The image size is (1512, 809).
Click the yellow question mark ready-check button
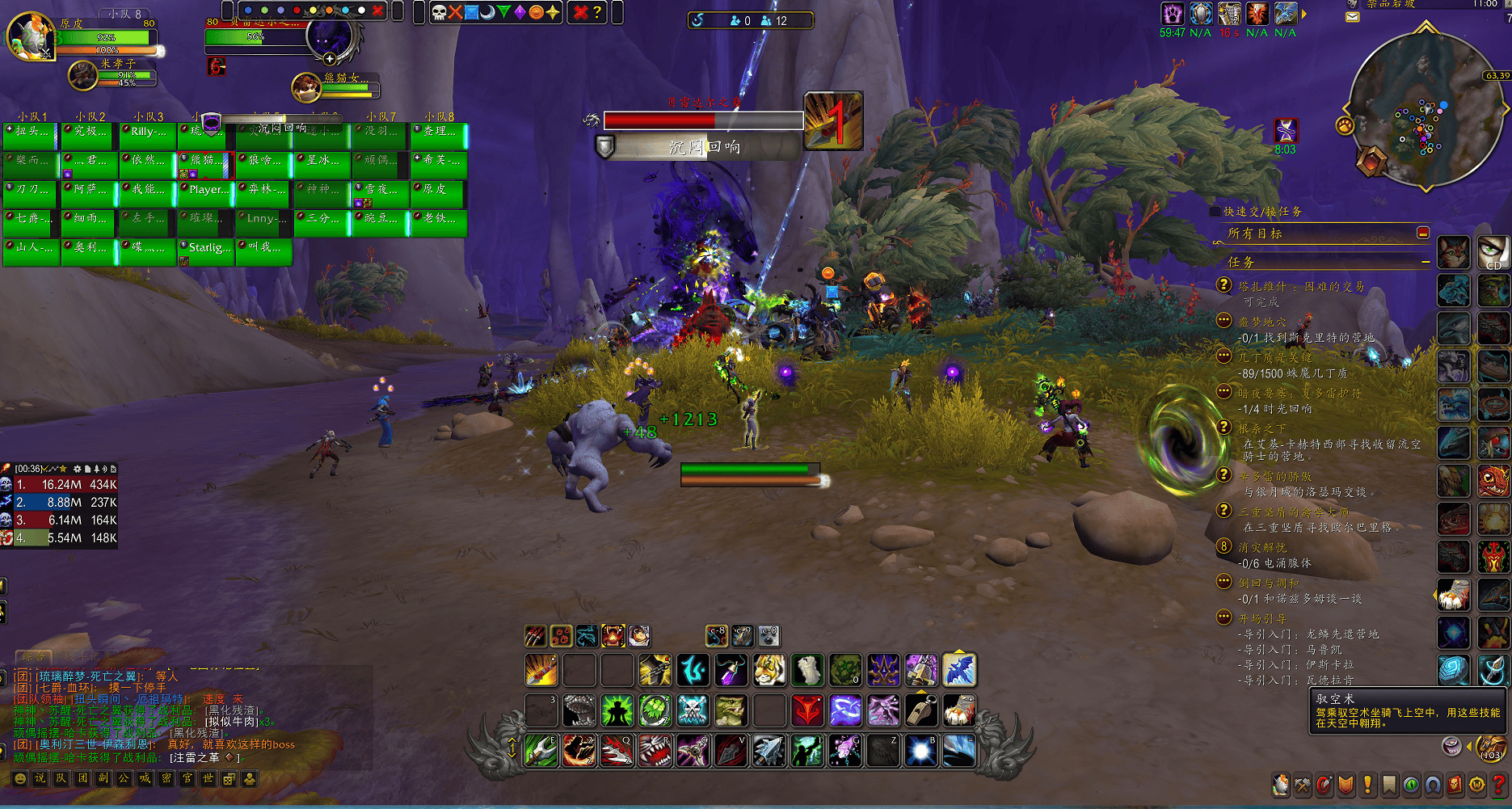[597, 12]
